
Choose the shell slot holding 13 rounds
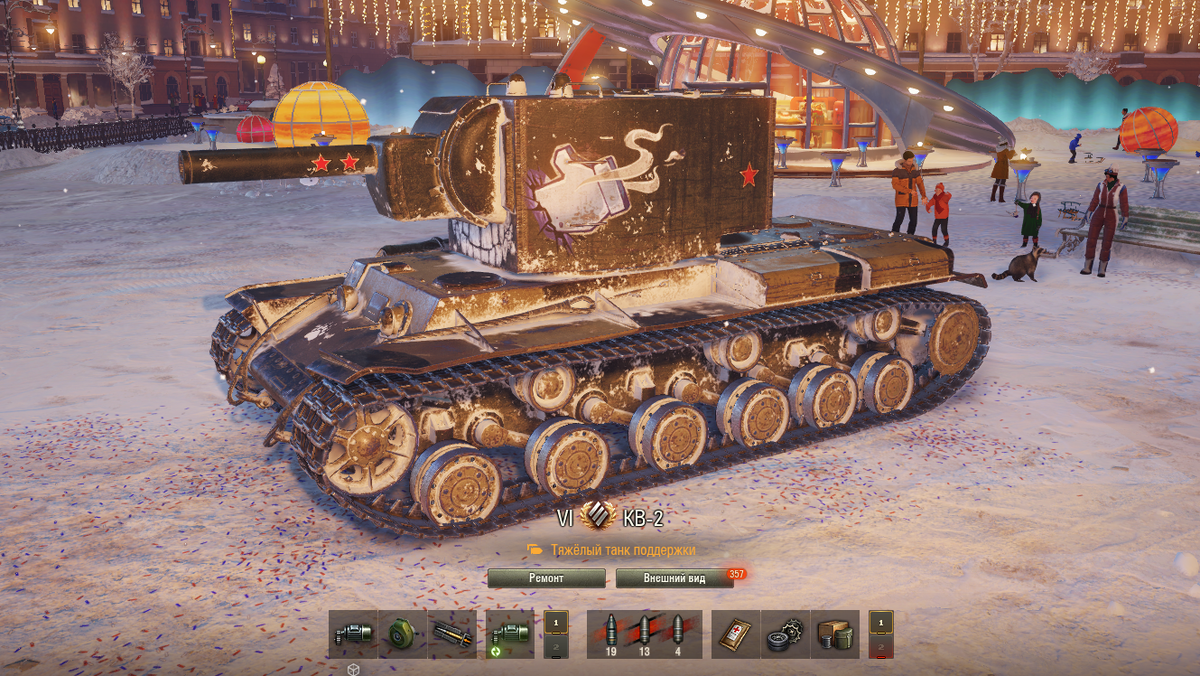(x=645, y=634)
